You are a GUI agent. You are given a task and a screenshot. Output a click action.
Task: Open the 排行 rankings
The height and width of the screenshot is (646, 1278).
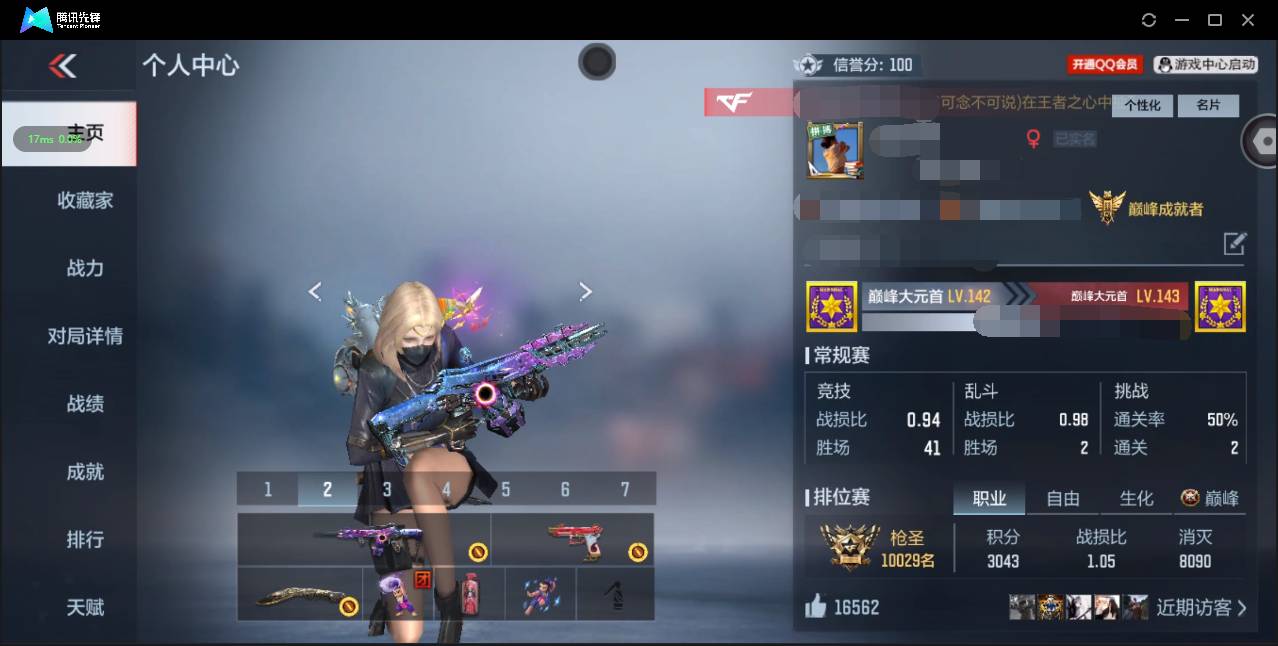click(85, 540)
